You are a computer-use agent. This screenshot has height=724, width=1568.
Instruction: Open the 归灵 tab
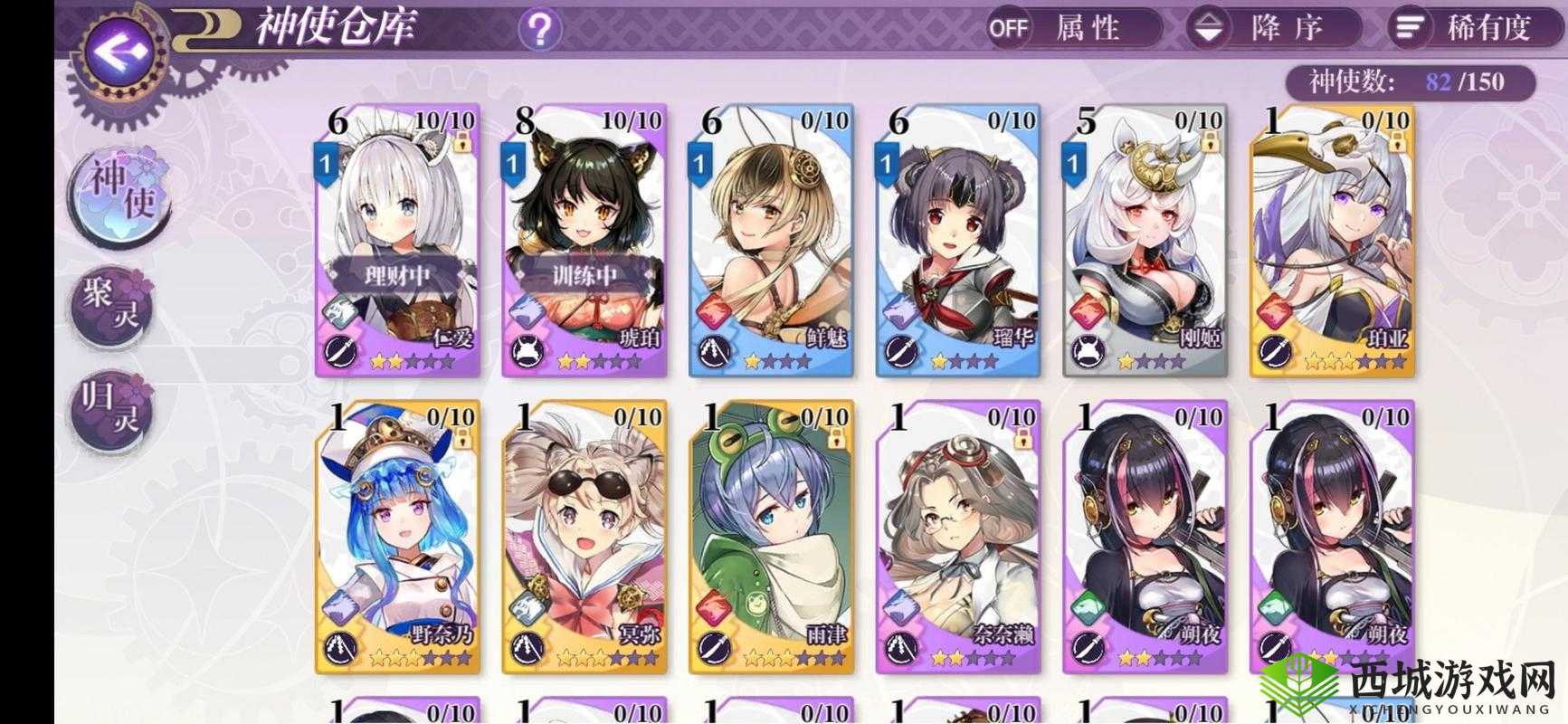113,412
